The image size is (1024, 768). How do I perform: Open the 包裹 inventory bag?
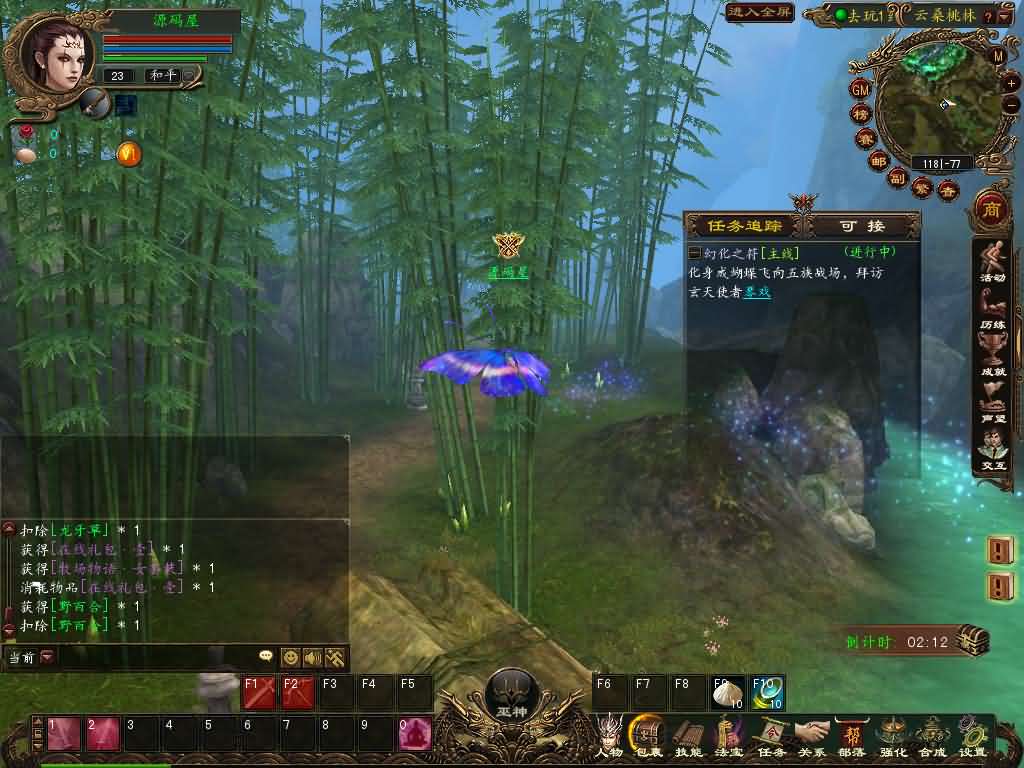tap(648, 734)
